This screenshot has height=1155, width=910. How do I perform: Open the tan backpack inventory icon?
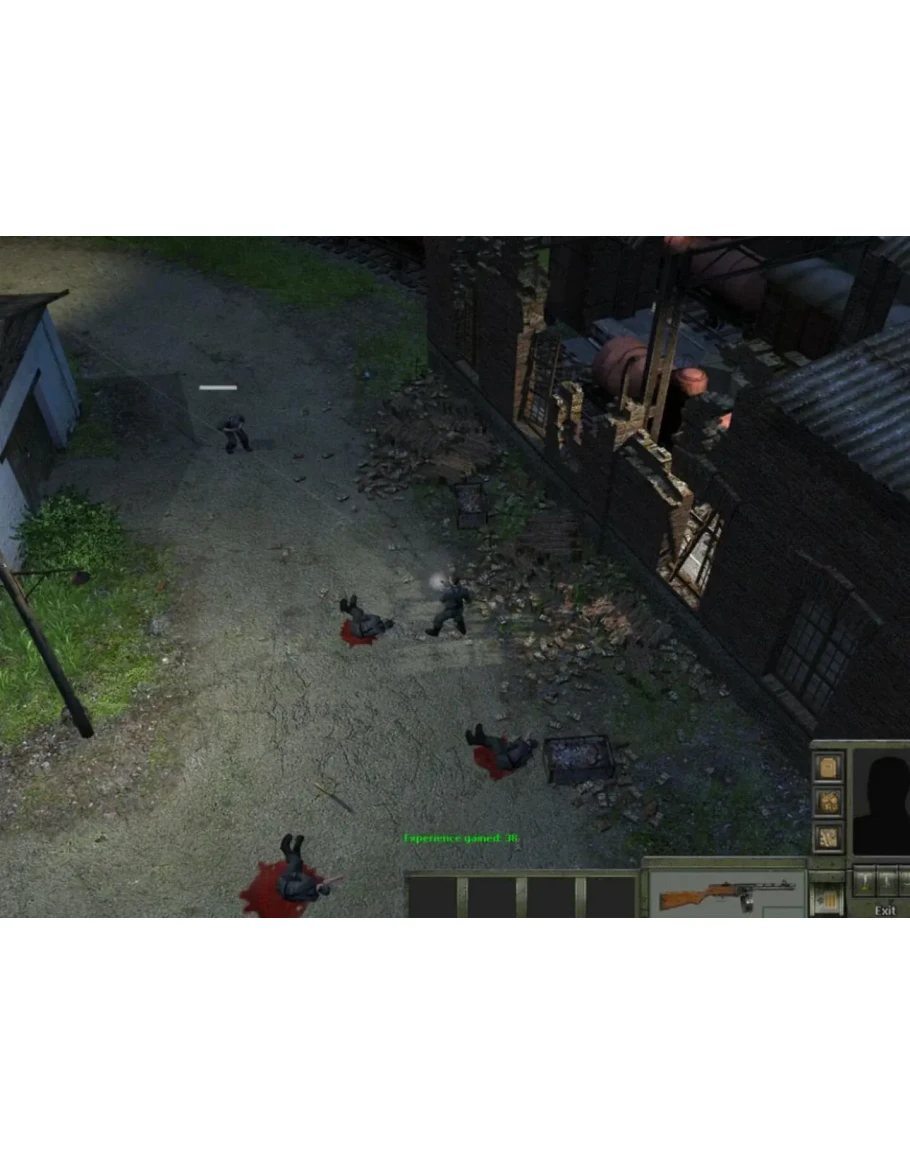[829, 768]
